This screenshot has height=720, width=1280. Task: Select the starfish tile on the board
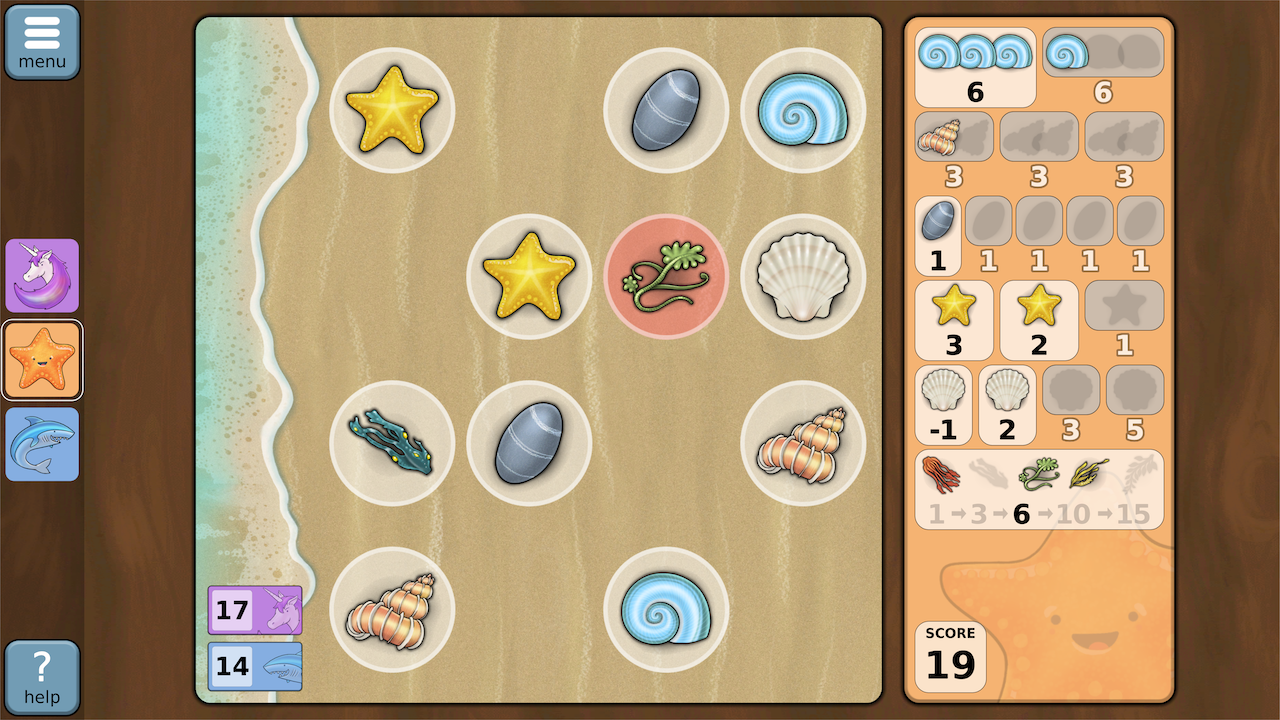point(392,110)
